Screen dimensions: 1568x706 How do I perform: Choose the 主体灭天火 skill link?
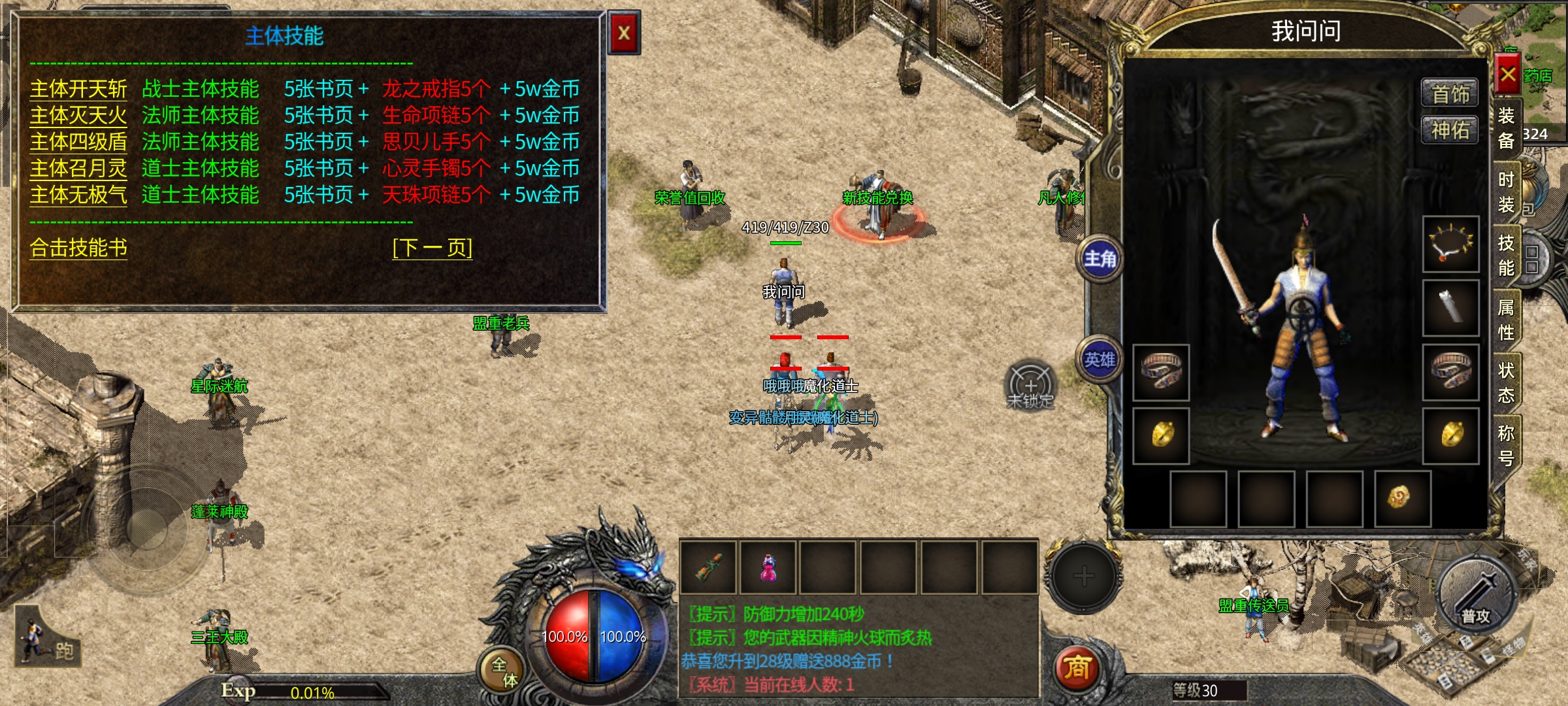[x=78, y=116]
